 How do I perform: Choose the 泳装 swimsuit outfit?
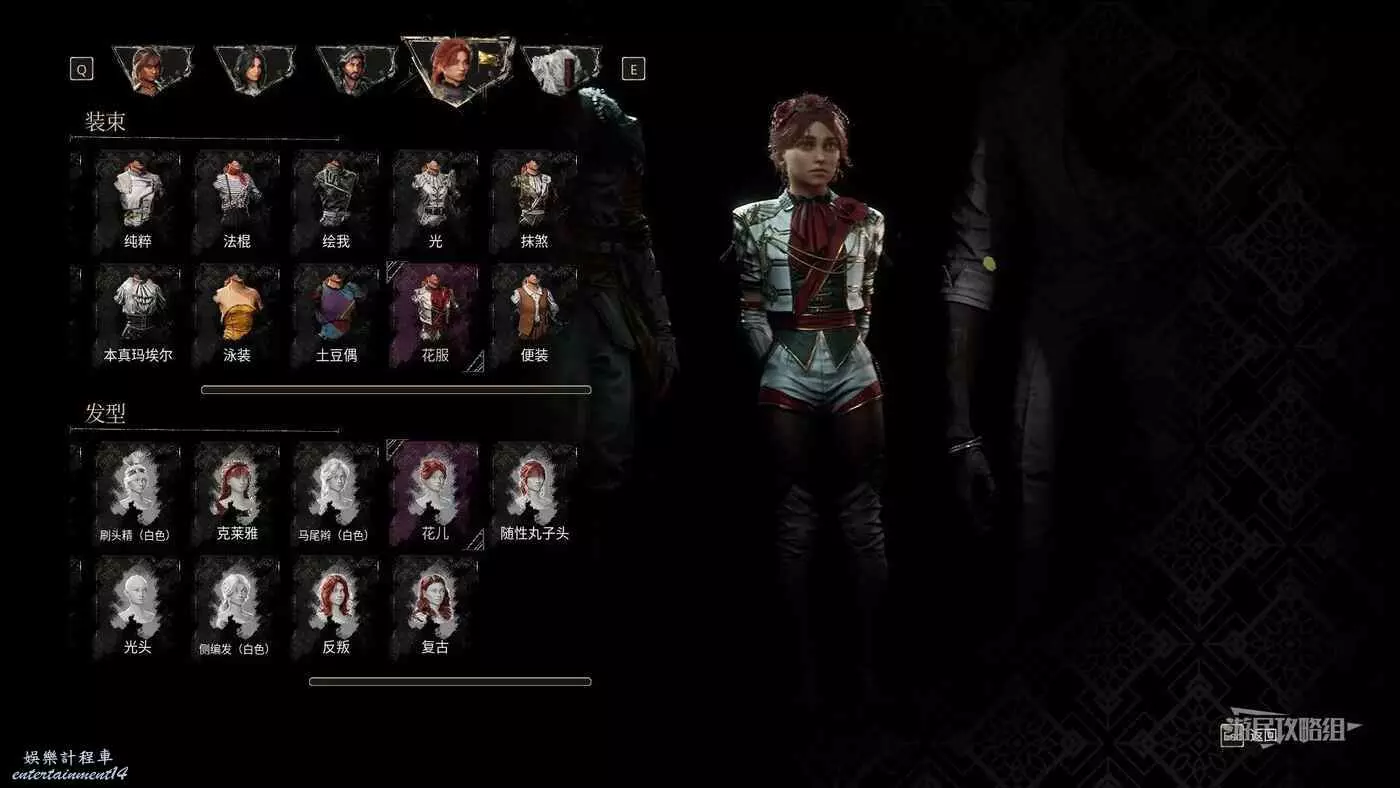pos(237,314)
